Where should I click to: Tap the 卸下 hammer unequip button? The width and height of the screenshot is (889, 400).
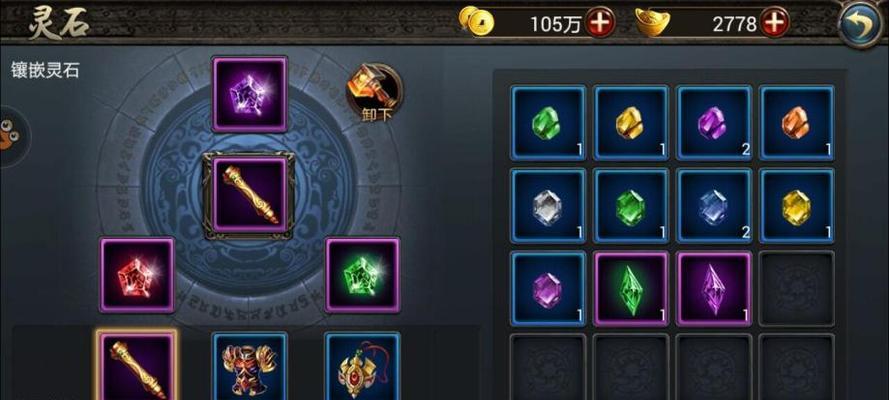pyautogui.click(x=374, y=93)
